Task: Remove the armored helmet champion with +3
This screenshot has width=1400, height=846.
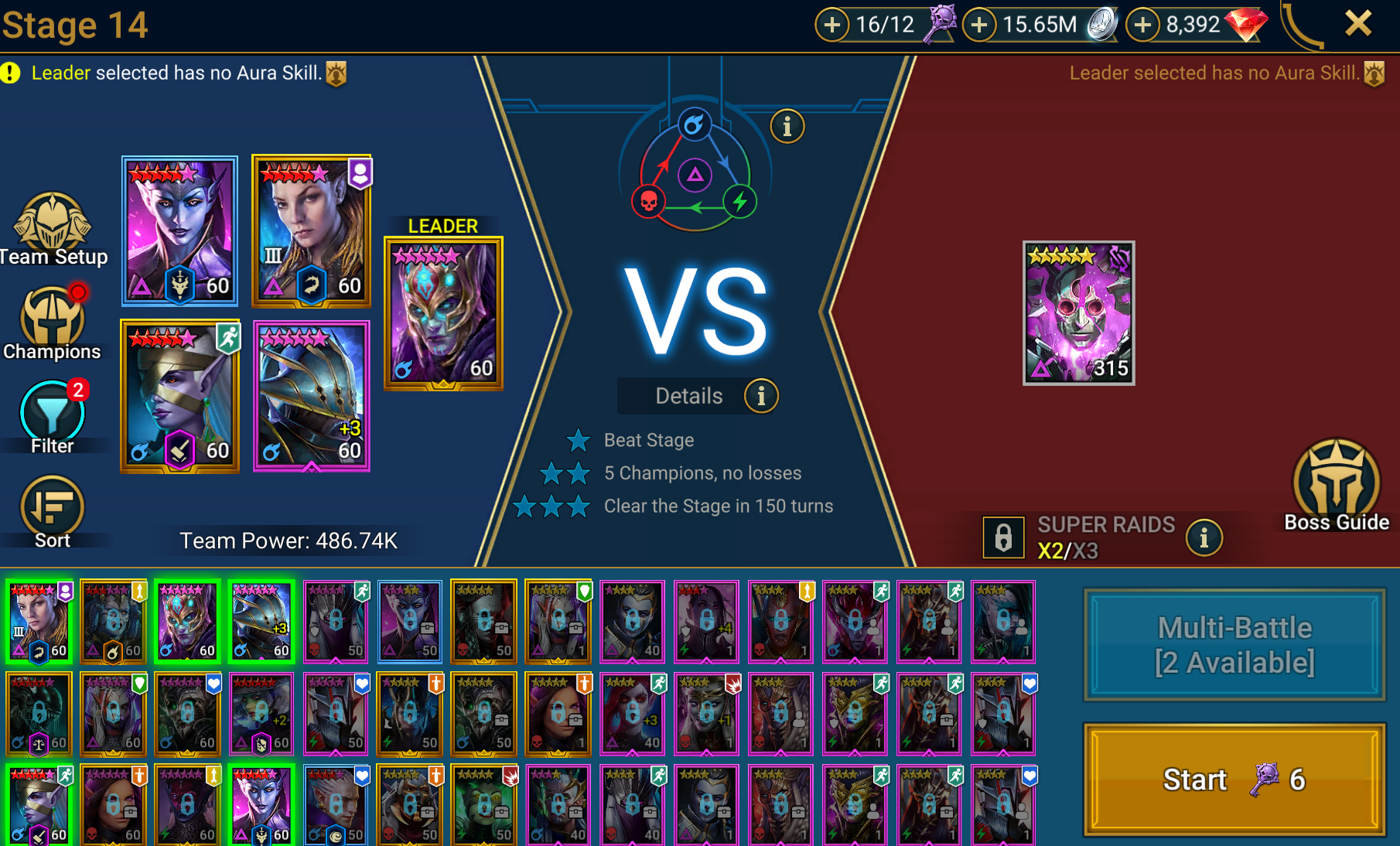Action: click(x=312, y=396)
